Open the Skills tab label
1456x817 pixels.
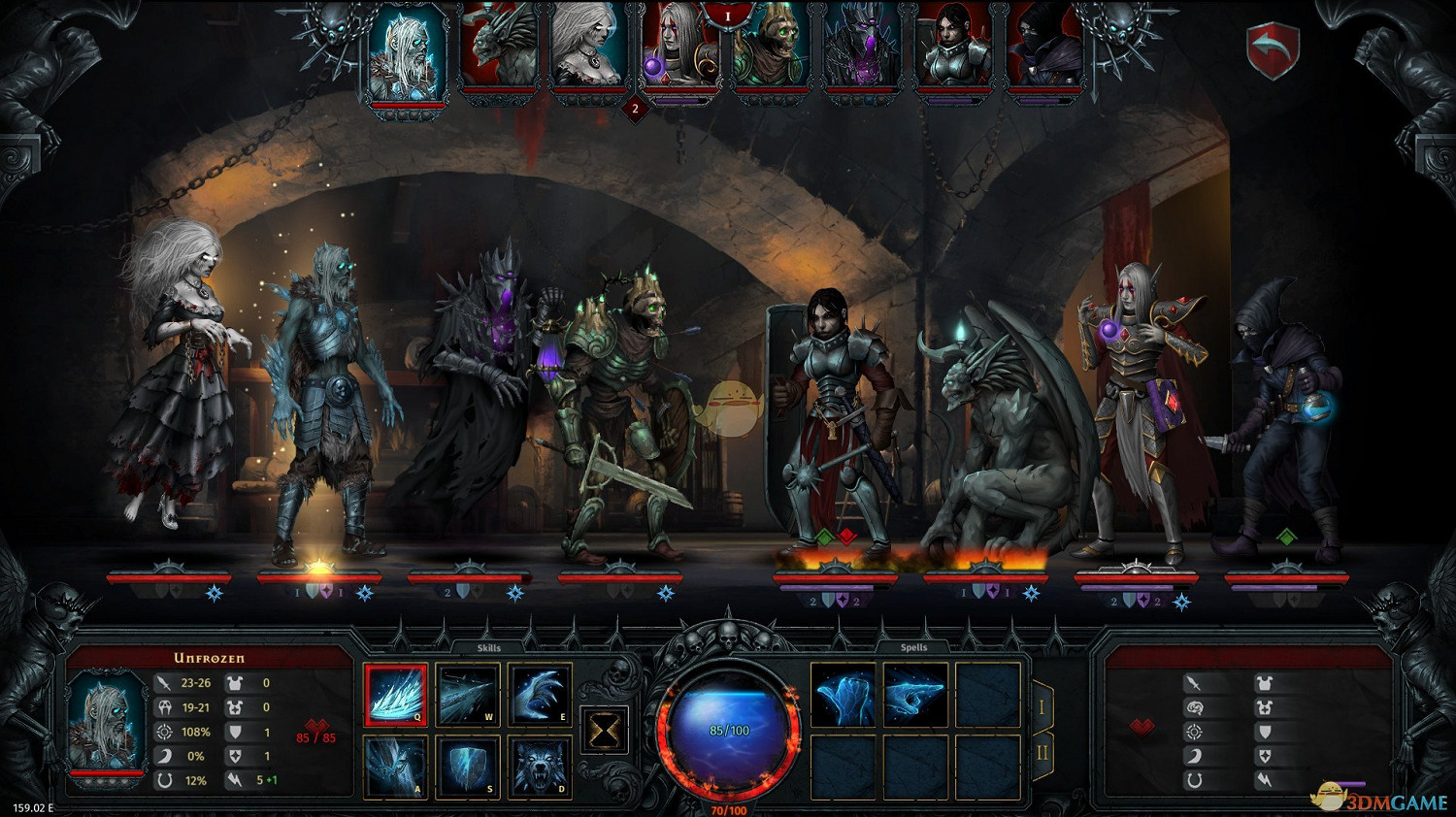489,647
